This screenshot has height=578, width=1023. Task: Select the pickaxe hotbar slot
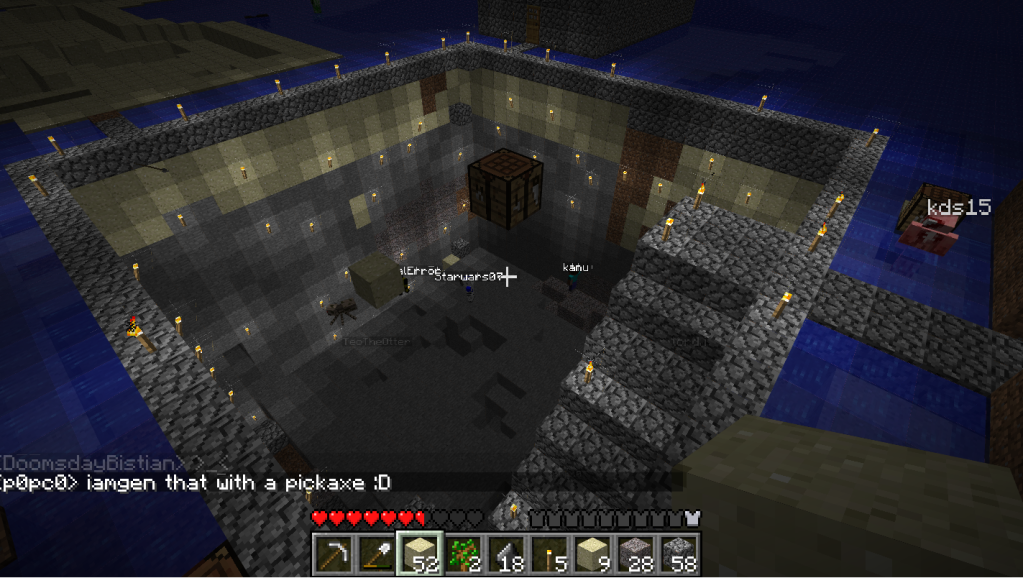click(332, 553)
